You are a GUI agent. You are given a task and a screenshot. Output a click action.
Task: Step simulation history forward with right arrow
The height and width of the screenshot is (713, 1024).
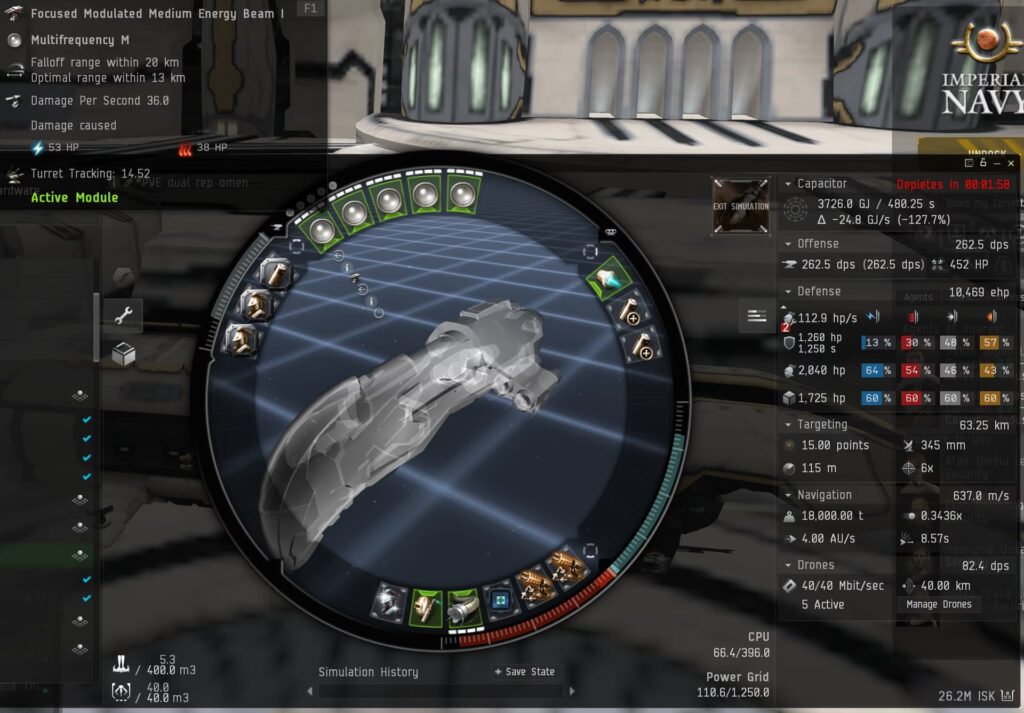pyautogui.click(x=572, y=690)
